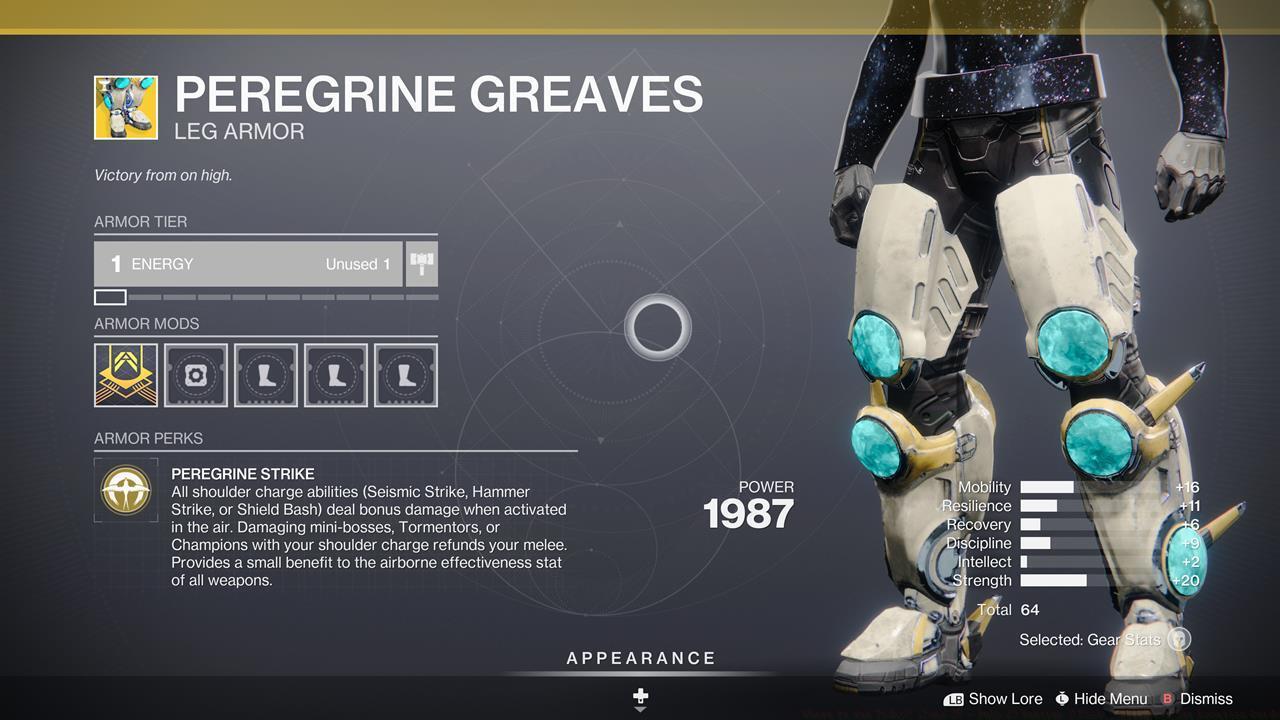This screenshot has height=720, width=1280.
Task: Select the equipped golden ornament mod
Action: [126, 375]
